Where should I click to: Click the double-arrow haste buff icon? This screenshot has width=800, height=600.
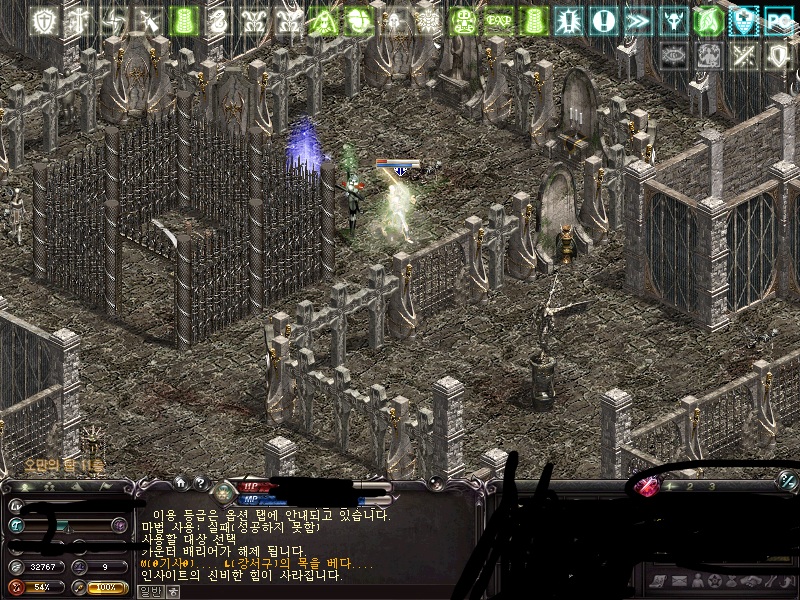[x=638, y=21]
